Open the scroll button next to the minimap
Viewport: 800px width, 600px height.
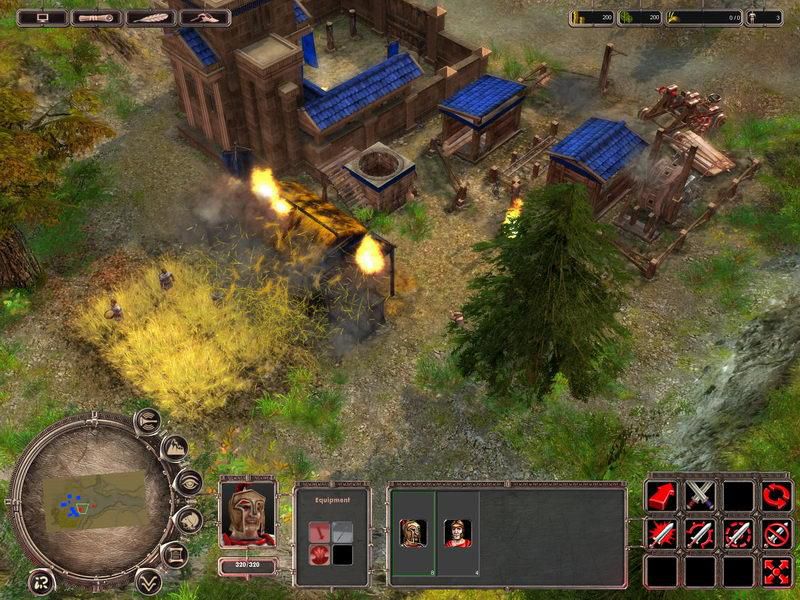click(x=174, y=554)
